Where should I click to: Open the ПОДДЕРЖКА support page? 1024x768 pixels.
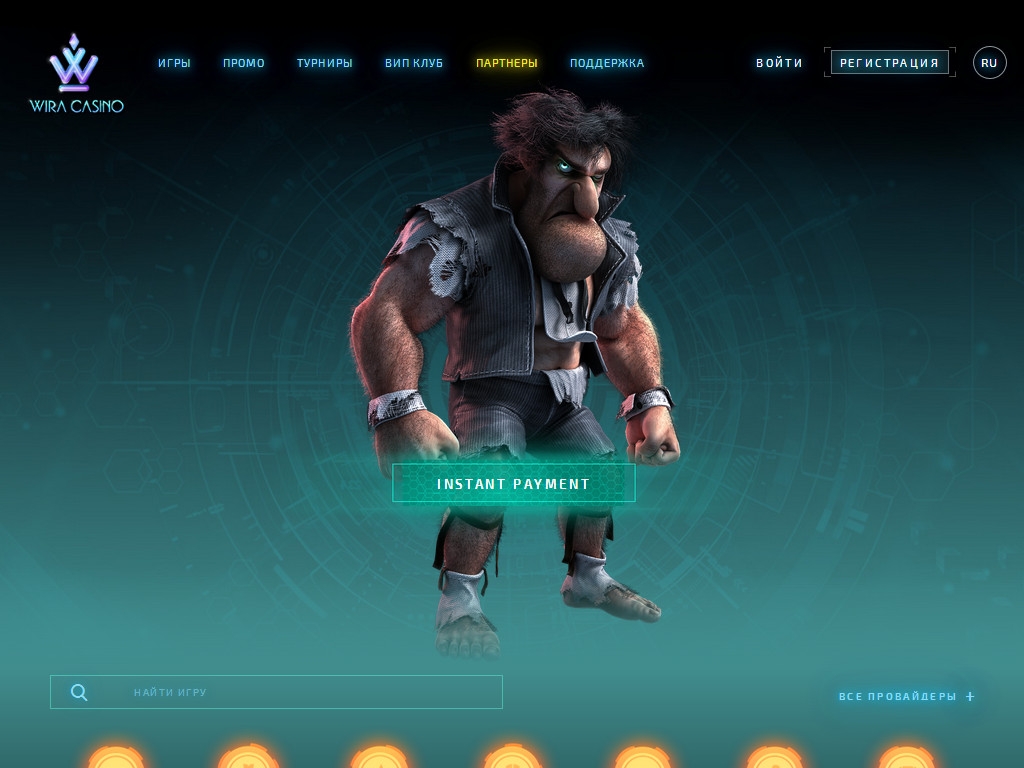pyautogui.click(x=607, y=63)
